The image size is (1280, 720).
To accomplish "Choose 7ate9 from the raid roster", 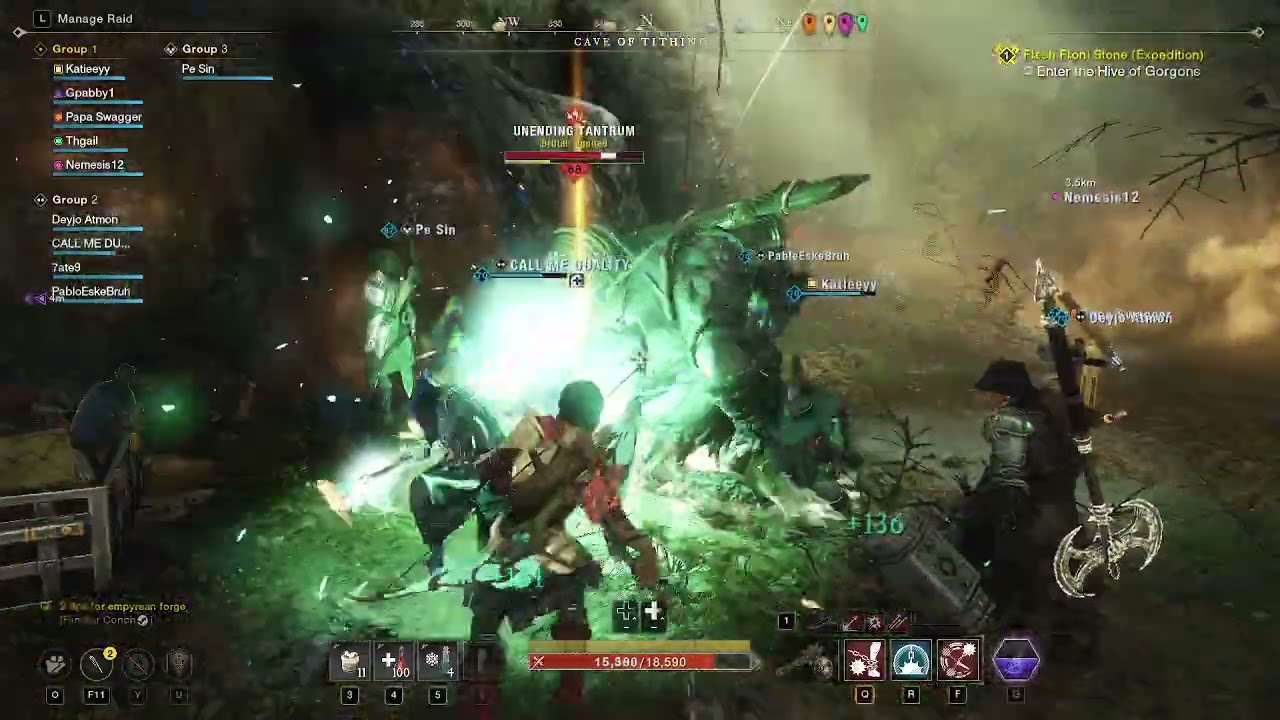I will click(66, 268).
